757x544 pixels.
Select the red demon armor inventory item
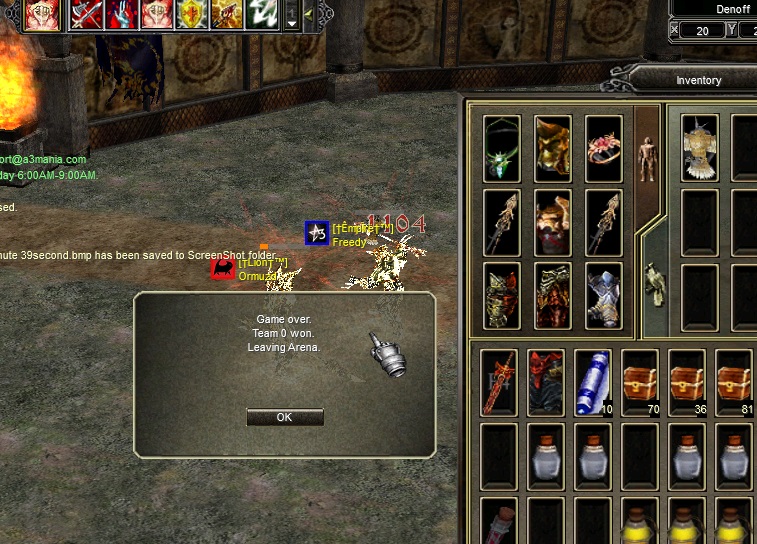[x=546, y=382]
